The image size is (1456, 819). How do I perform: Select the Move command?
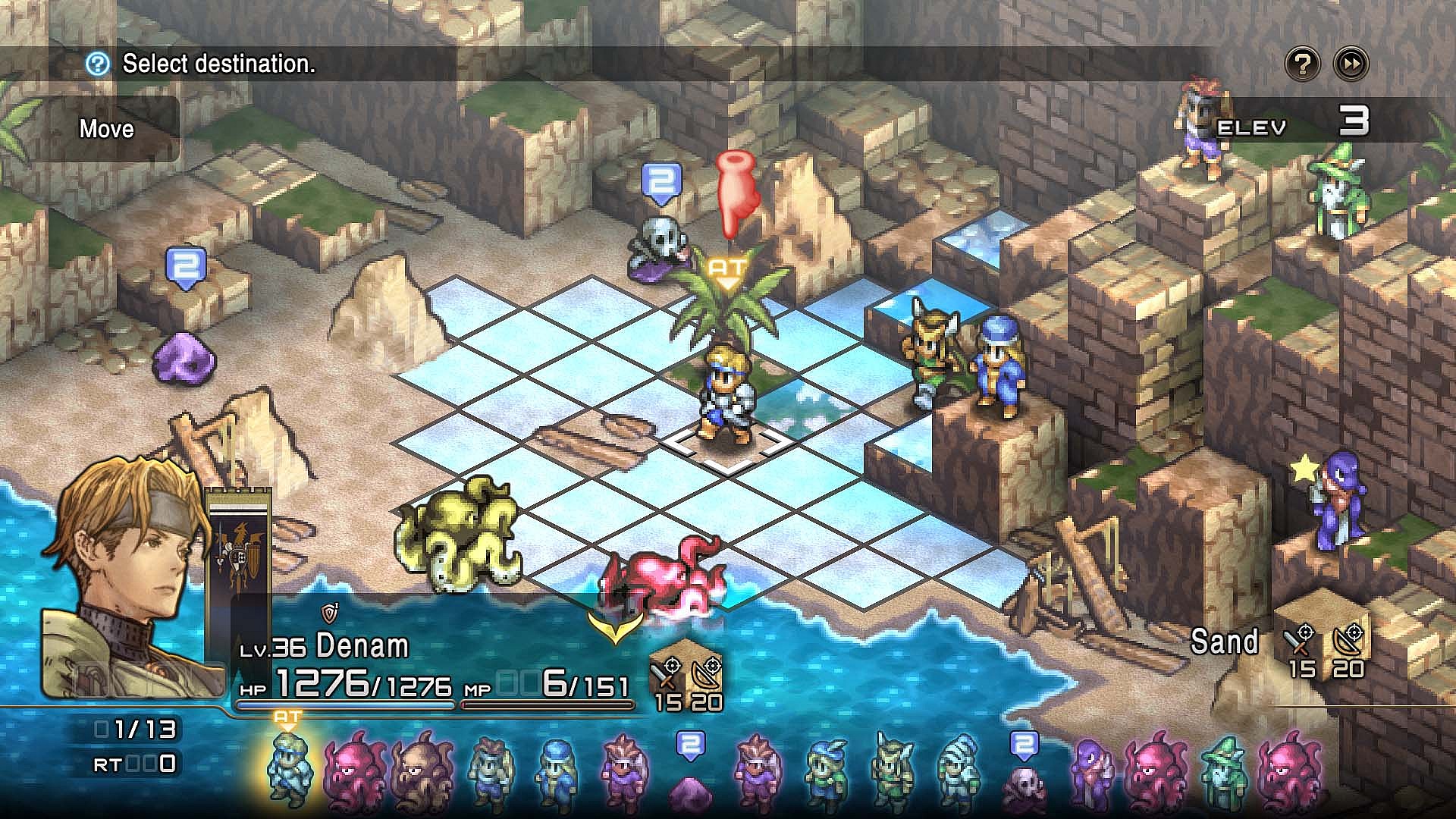coord(105,129)
